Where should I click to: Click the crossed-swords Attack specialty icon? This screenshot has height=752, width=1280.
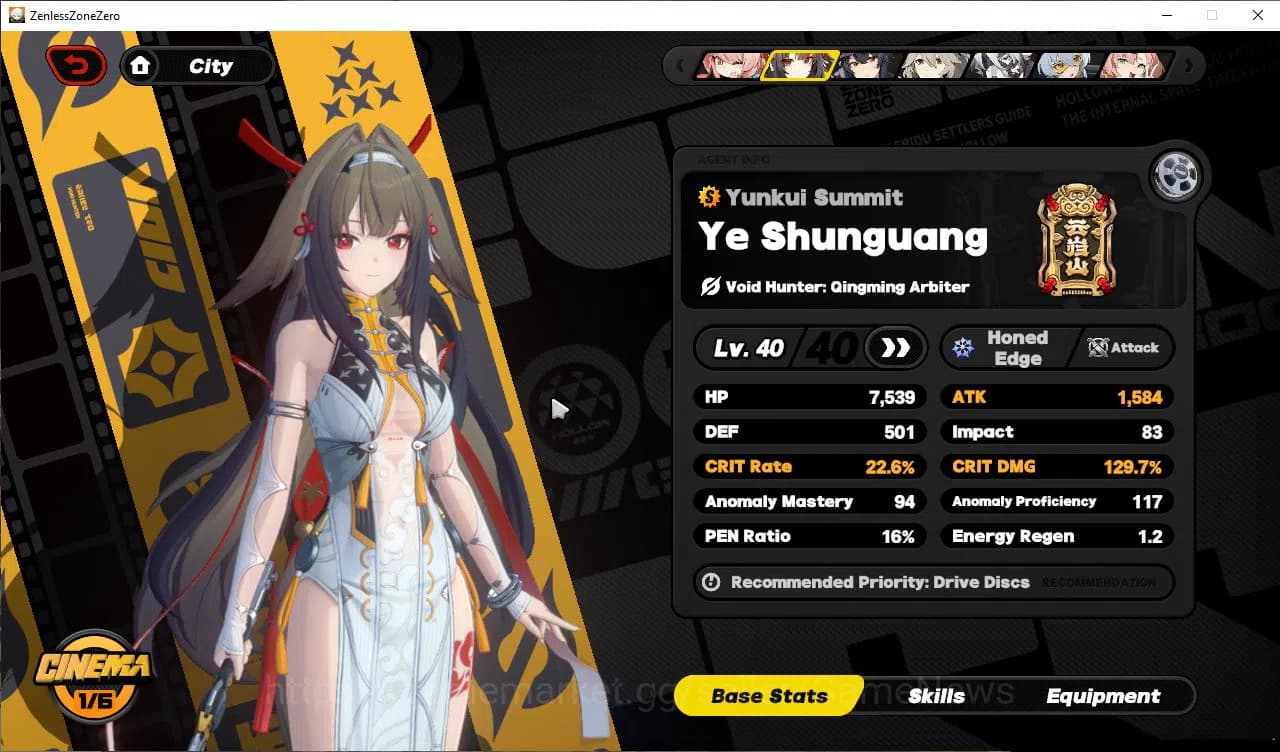click(x=1097, y=348)
